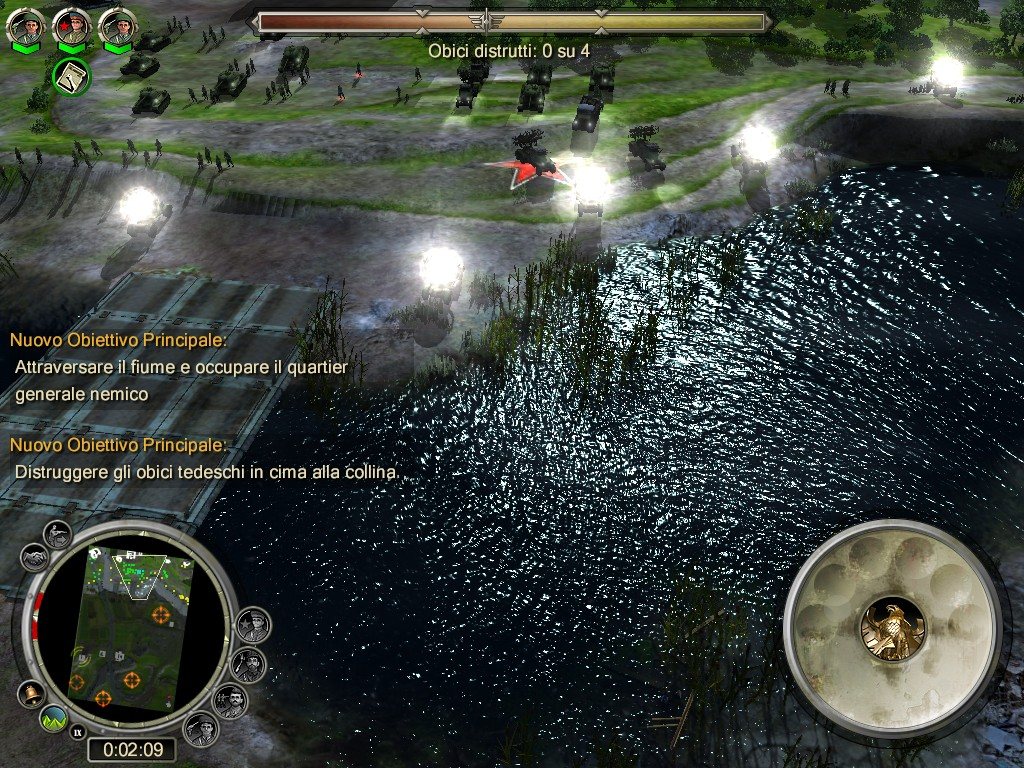Select the officer with raised arm button
This screenshot has width=1024, height=768.
(x=246, y=665)
